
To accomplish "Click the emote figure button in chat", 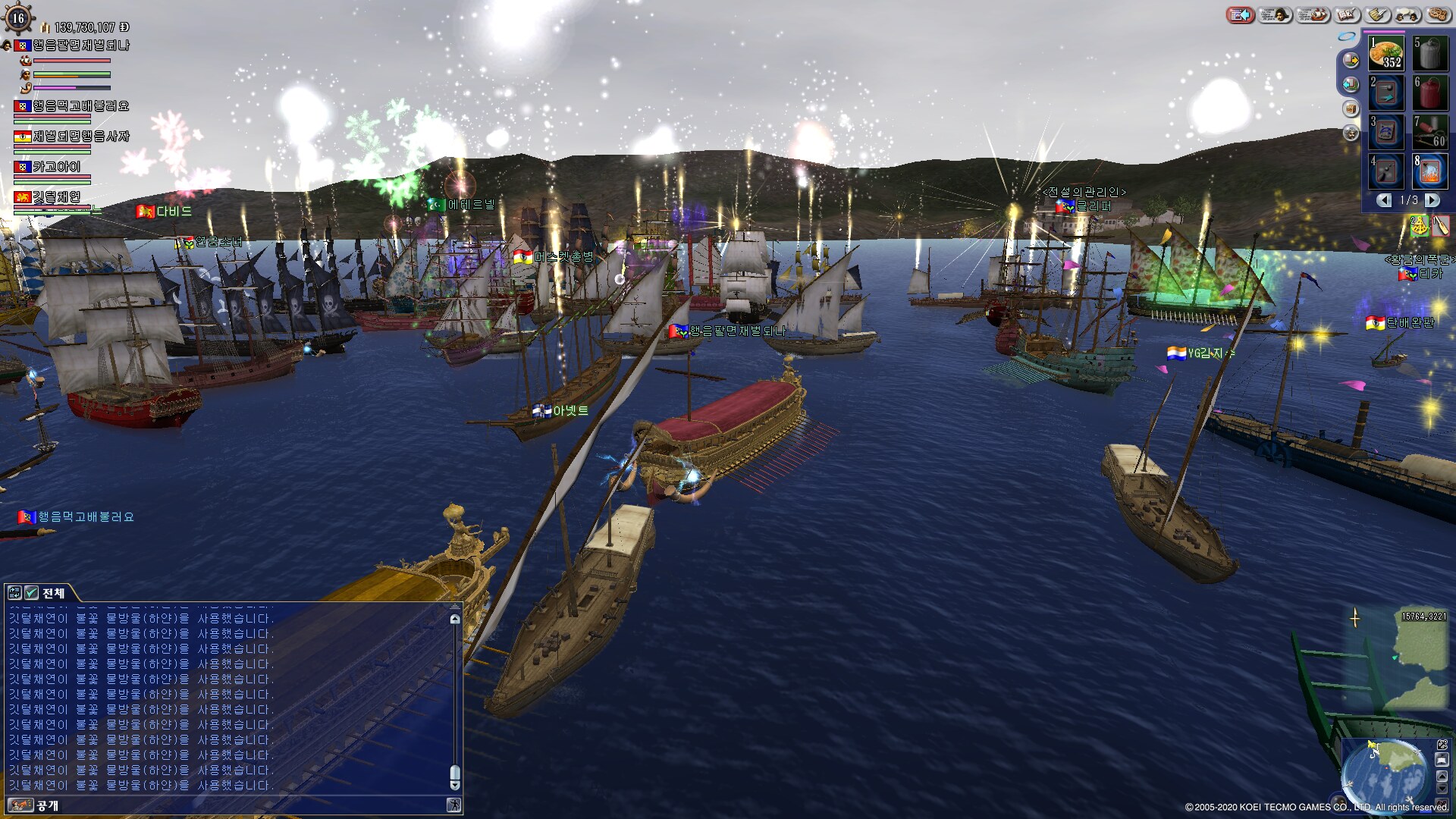I will (453, 805).
